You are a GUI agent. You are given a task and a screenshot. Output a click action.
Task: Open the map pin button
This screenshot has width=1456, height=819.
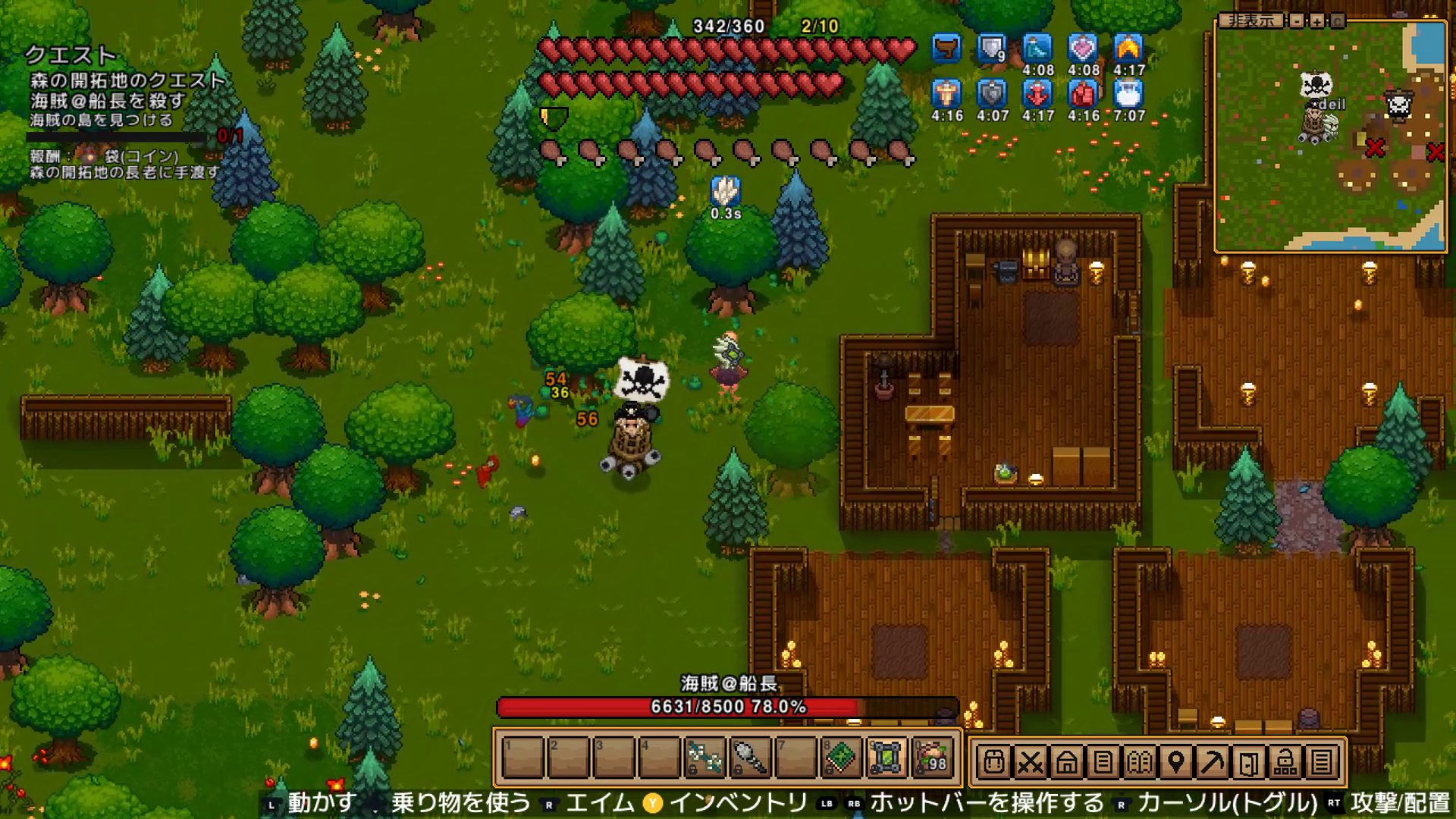click(1175, 761)
